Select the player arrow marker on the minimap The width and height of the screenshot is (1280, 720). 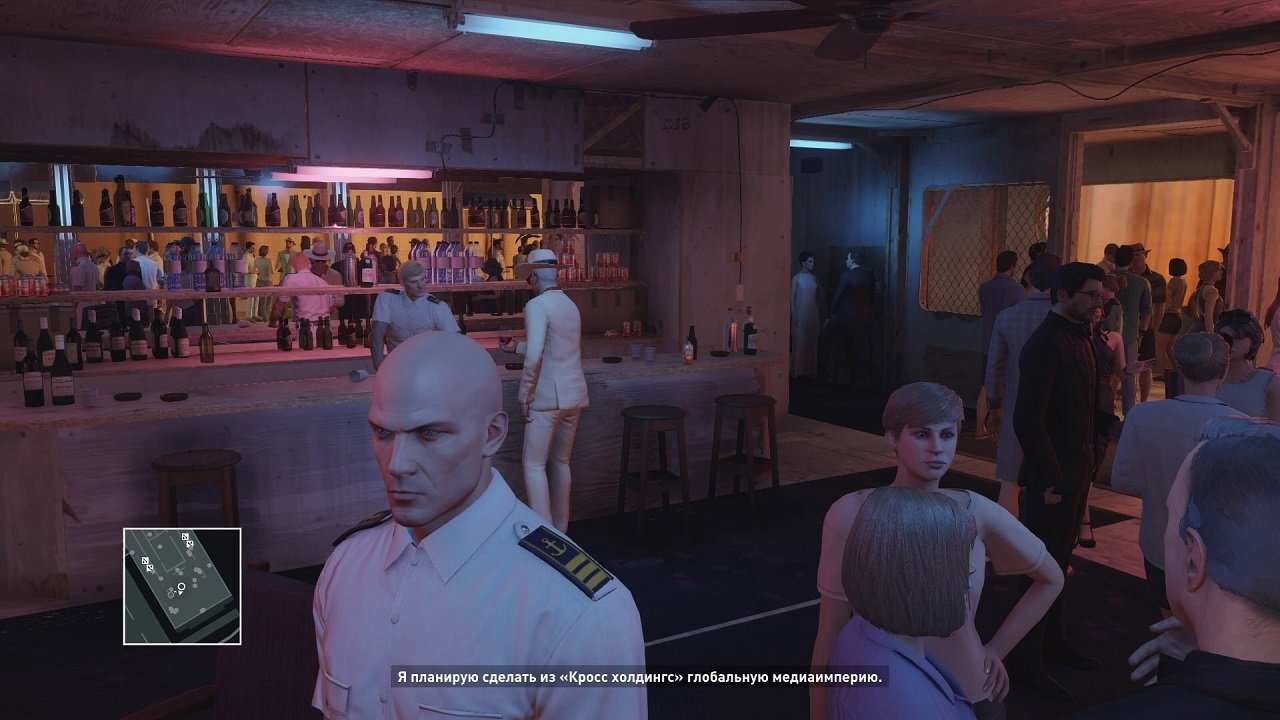click(180, 592)
